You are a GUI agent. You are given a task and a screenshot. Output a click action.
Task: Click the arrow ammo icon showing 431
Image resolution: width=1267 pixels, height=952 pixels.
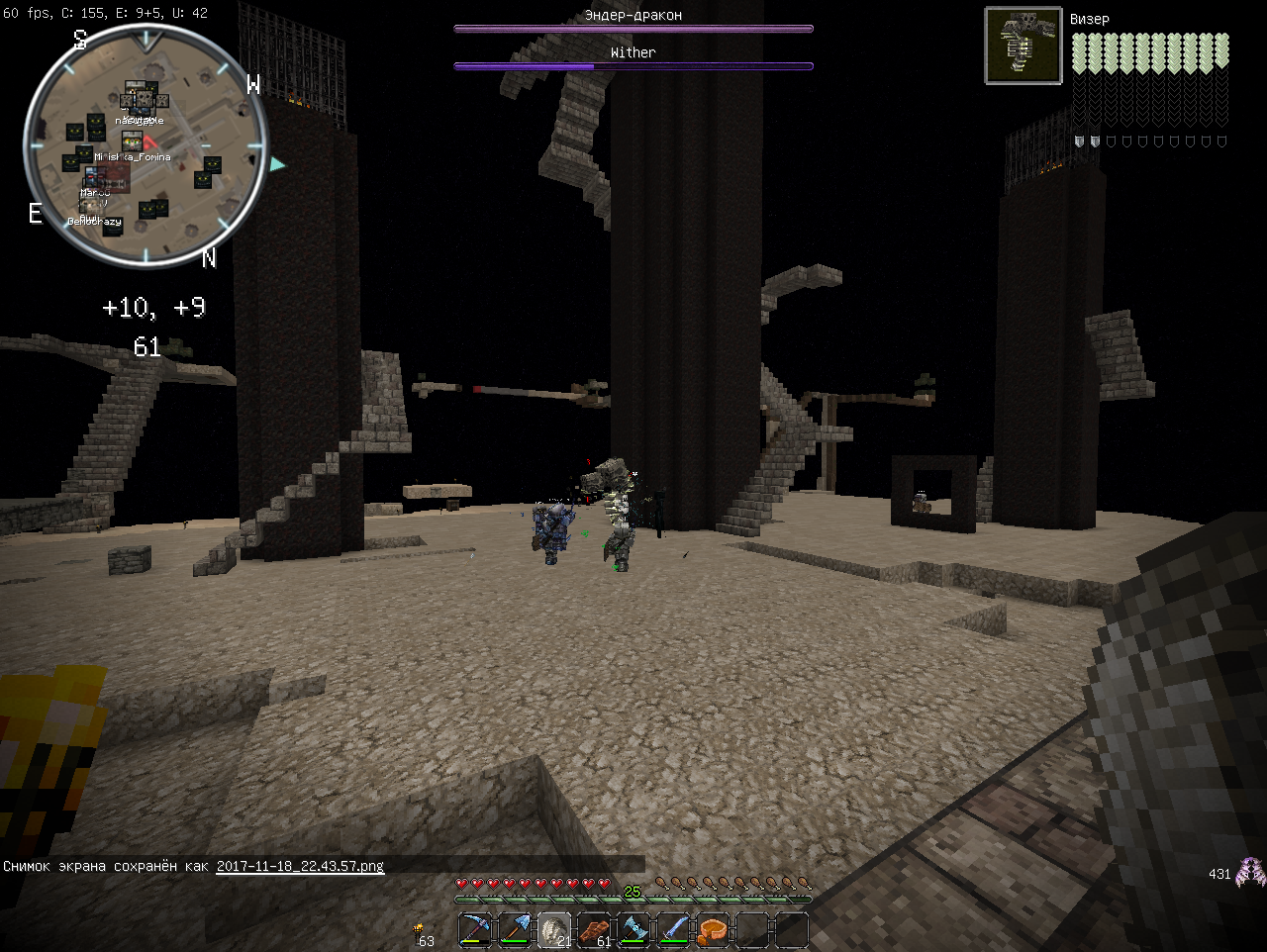(x=1251, y=872)
